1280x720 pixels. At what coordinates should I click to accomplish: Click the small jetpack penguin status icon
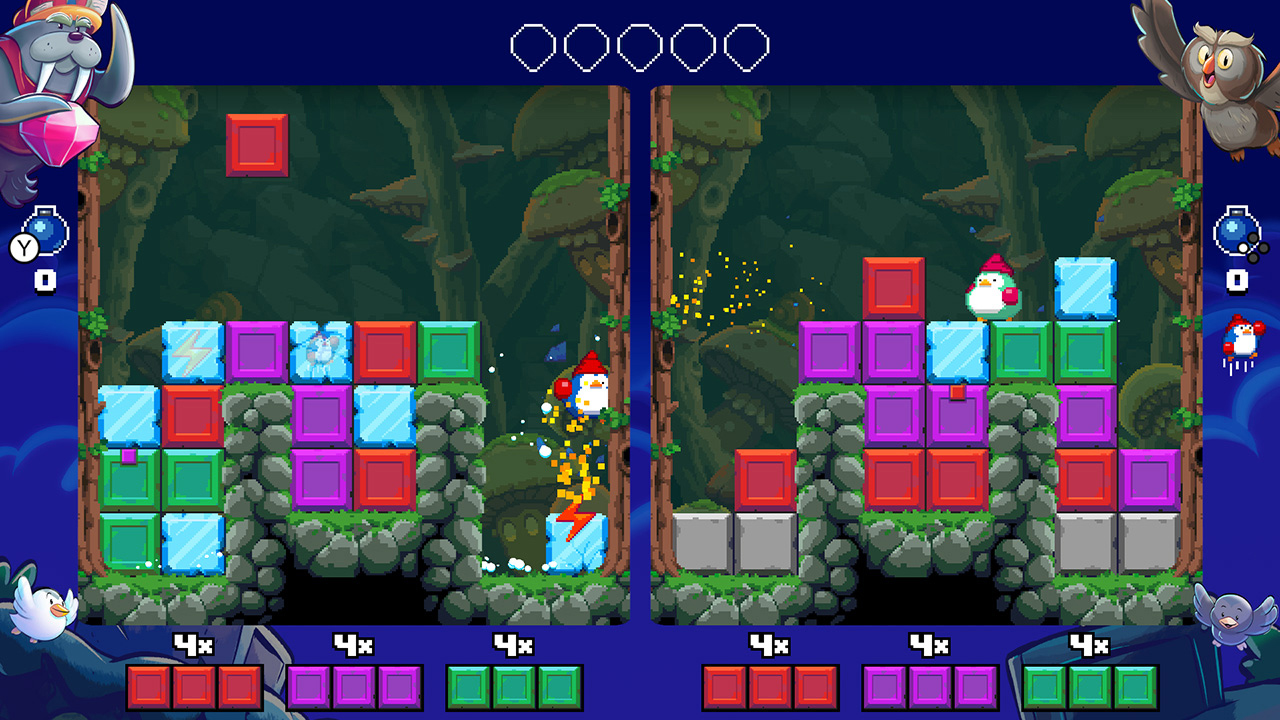pyautogui.click(x=1240, y=340)
